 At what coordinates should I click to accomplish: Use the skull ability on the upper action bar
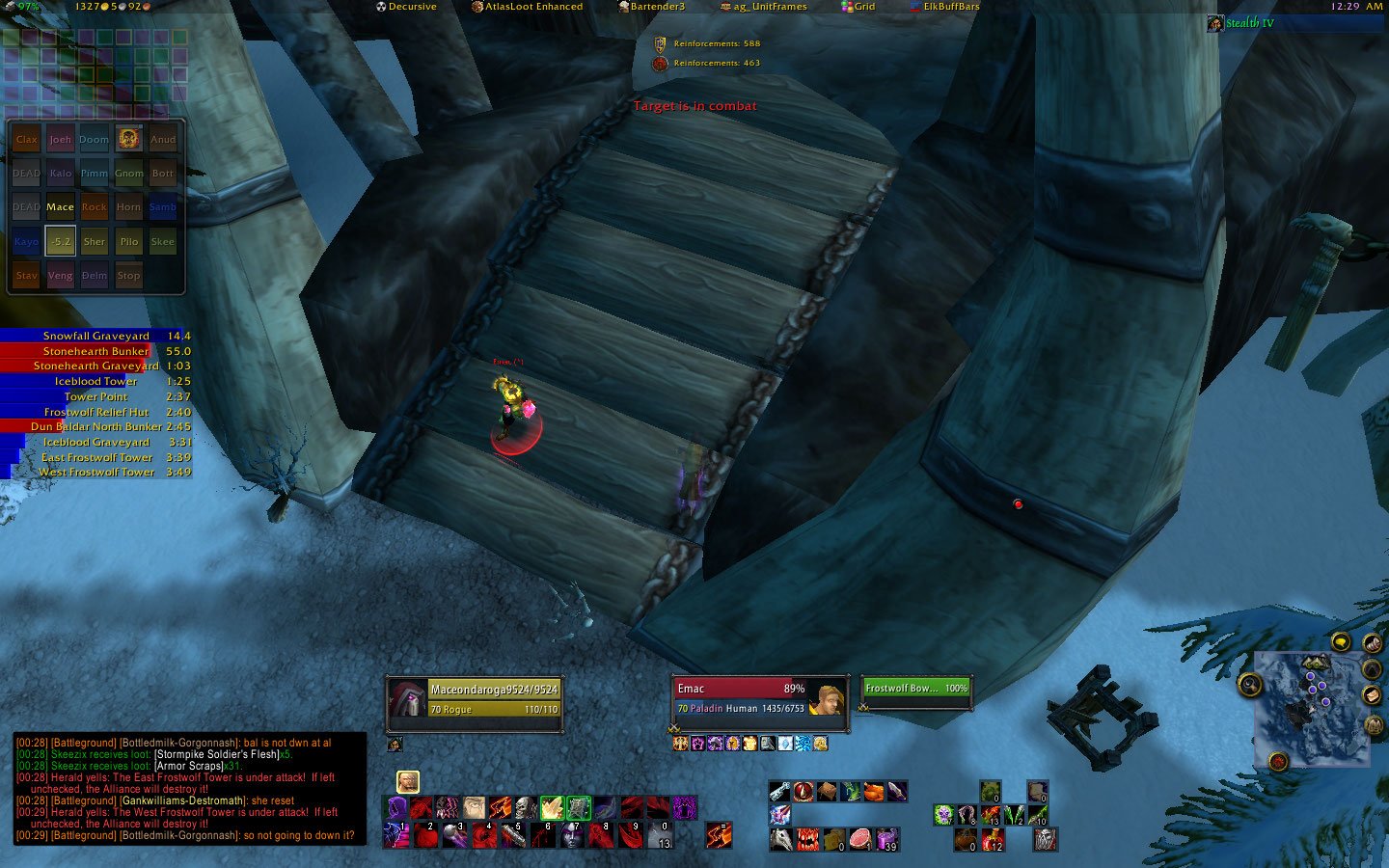pos(525,807)
